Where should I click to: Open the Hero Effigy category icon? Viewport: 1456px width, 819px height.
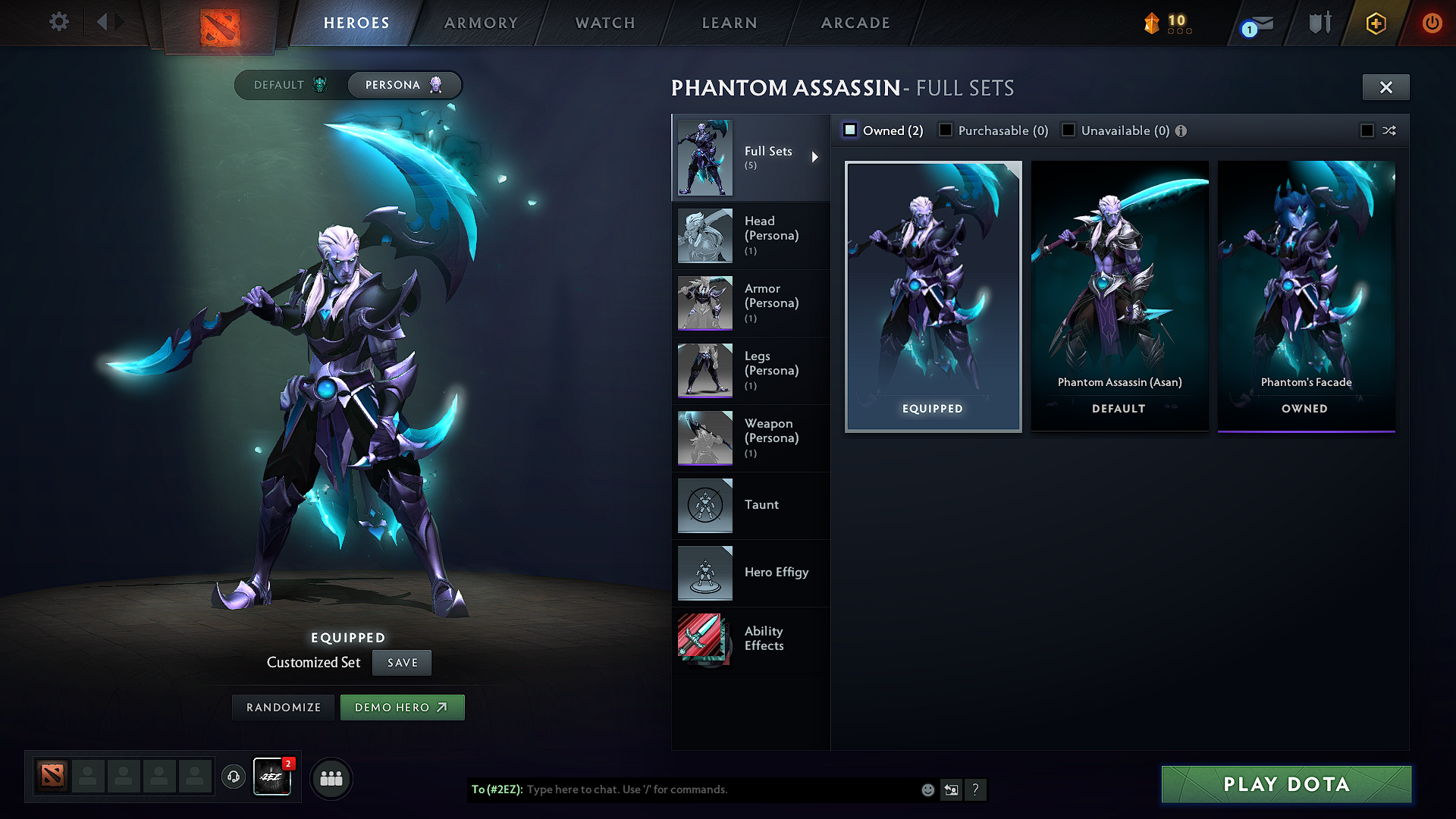[704, 573]
